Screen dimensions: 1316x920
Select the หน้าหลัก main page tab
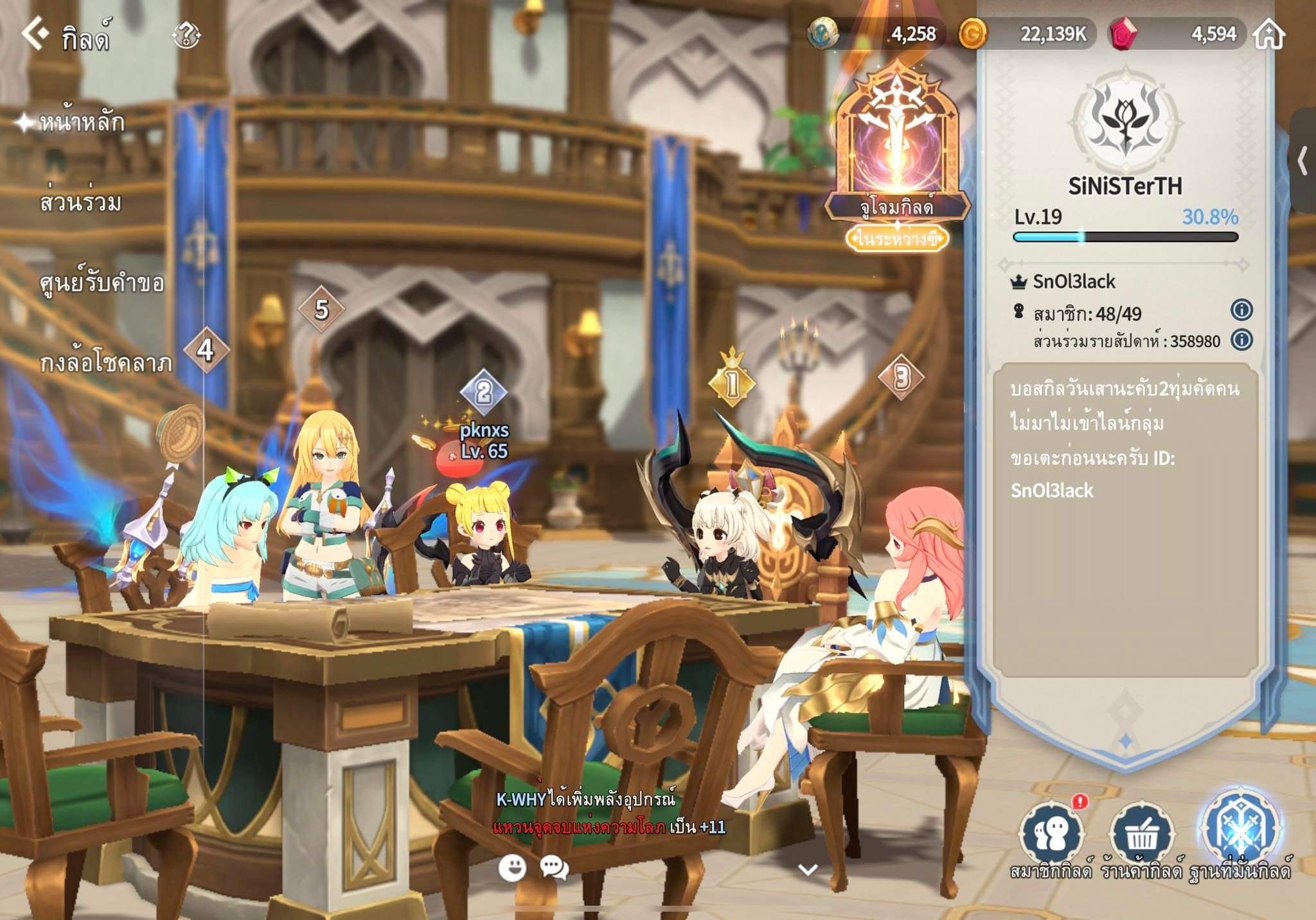tap(82, 122)
